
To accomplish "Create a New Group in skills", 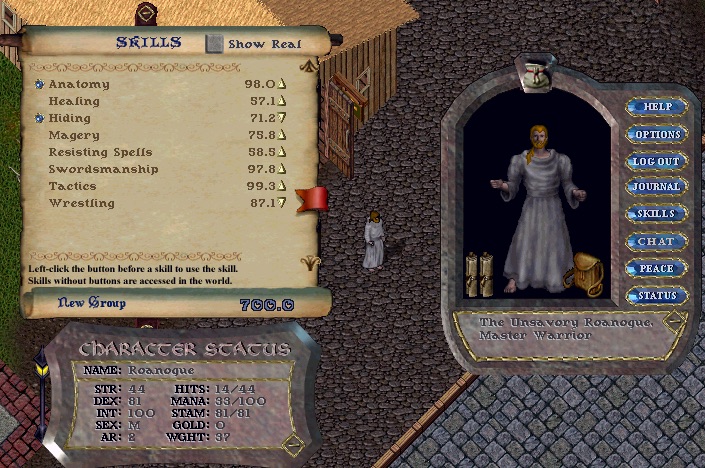I will (x=92, y=302).
